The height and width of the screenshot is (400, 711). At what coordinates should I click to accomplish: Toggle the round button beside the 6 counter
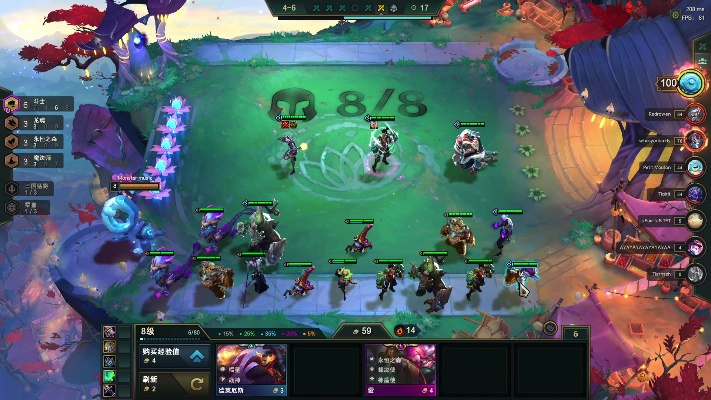click(549, 328)
